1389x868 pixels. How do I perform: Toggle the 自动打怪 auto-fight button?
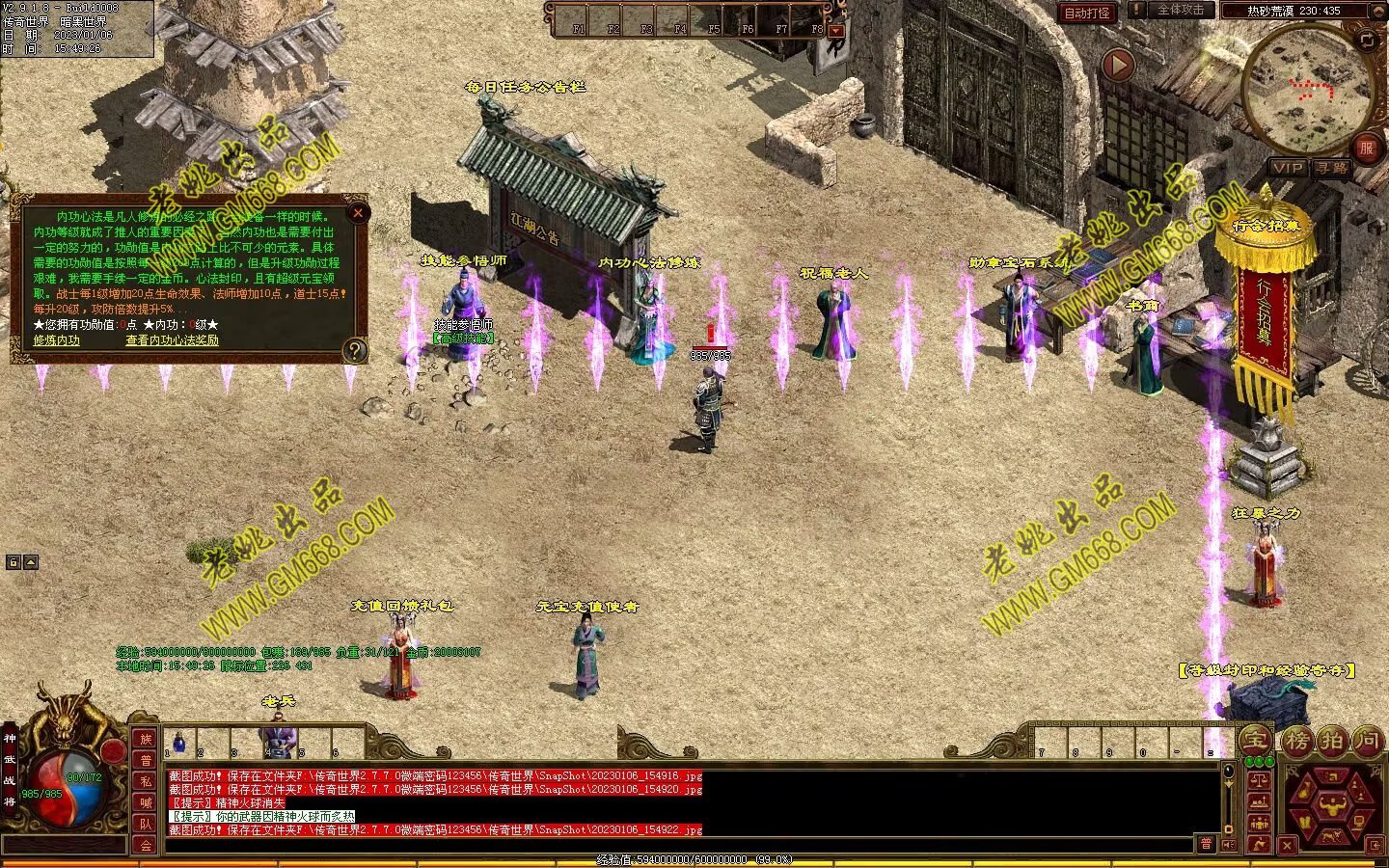point(1087,13)
